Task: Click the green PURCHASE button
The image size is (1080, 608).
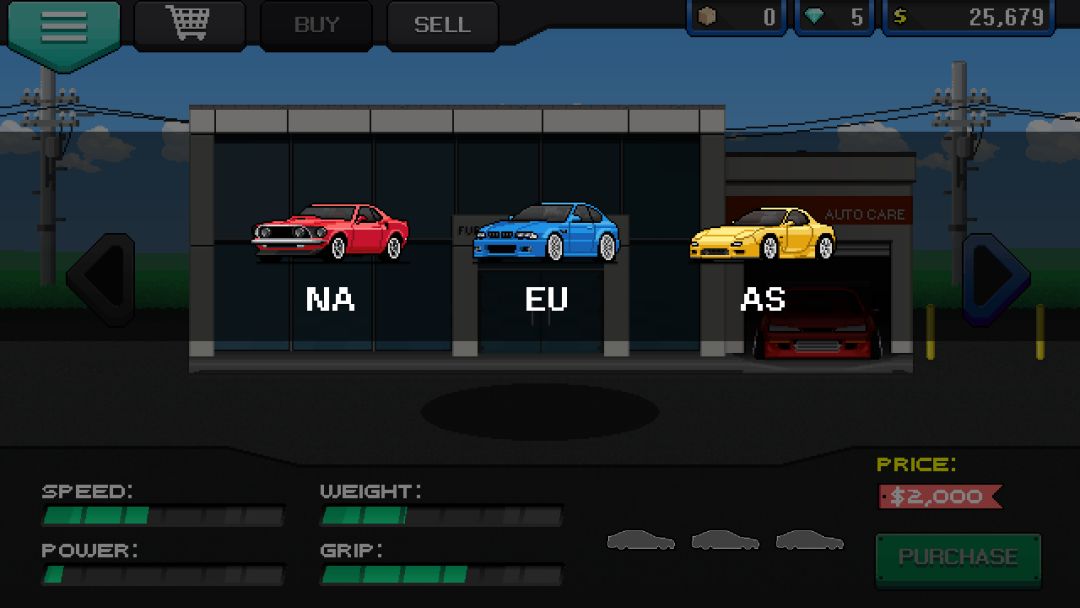Action: point(958,558)
